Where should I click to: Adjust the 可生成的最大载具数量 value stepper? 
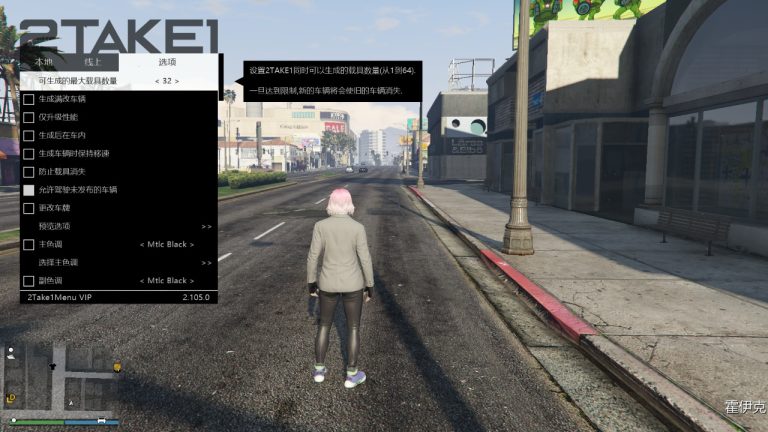[165, 81]
